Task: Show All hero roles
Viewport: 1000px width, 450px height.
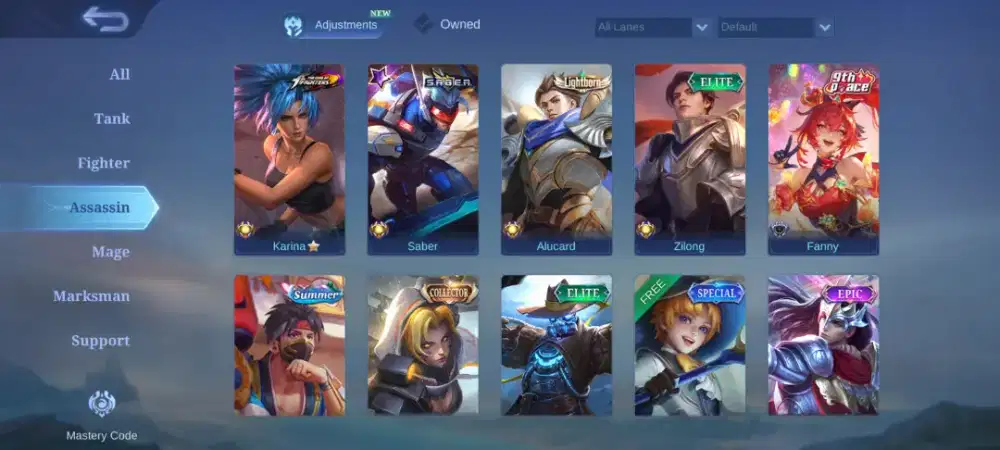Action: coord(119,75)
